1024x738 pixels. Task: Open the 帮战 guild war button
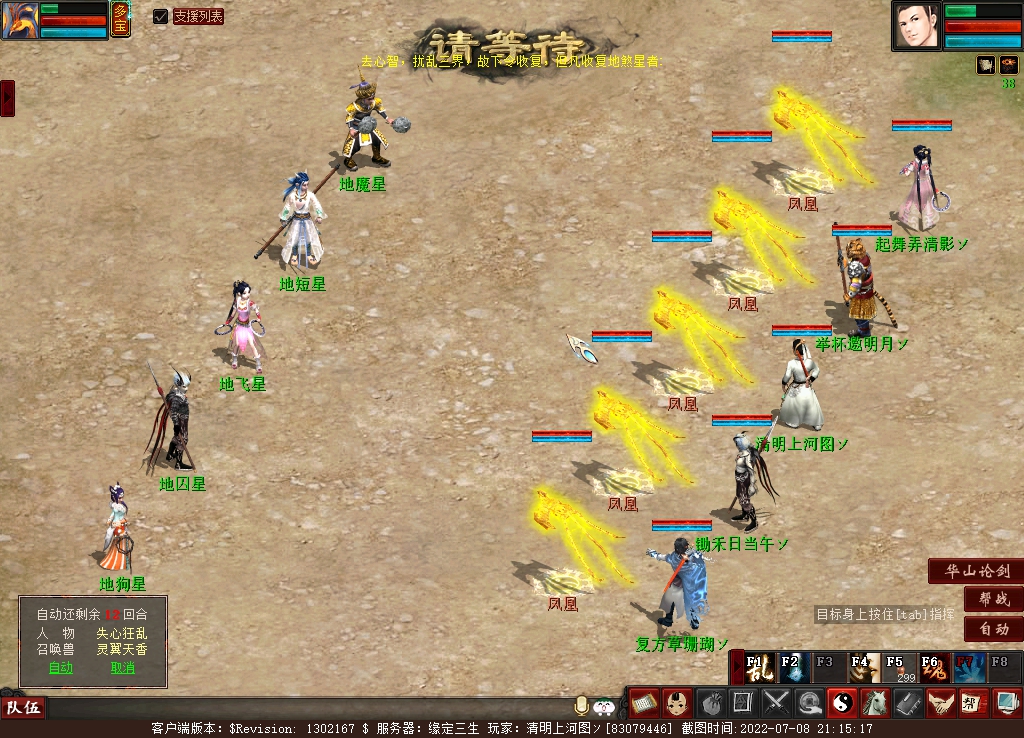tap(993, 600)
